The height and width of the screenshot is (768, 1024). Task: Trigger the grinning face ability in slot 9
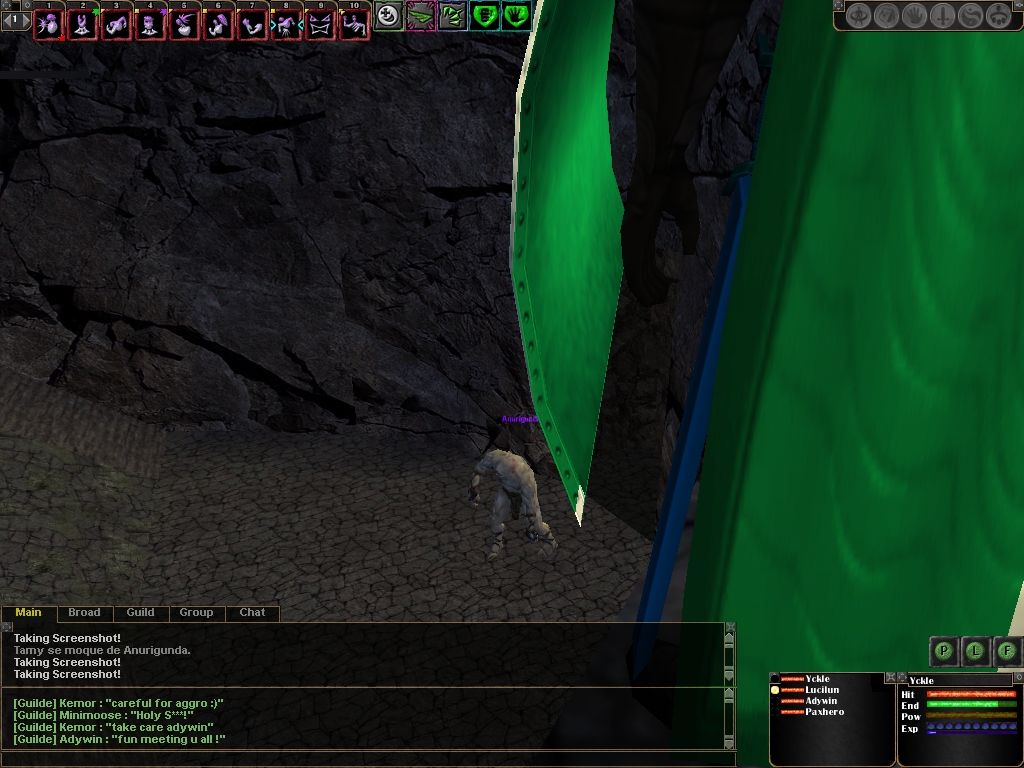(x=321, y=24)
